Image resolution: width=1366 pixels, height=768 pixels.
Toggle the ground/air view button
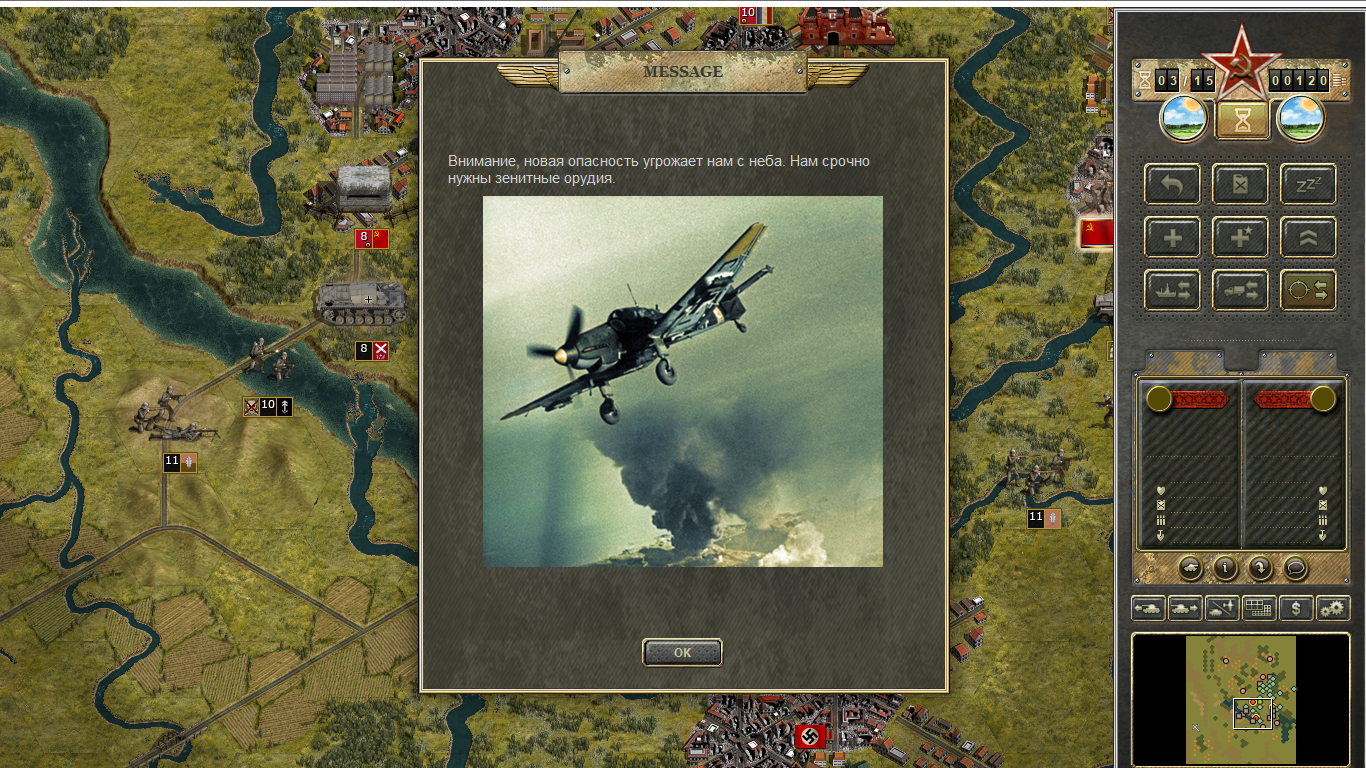(1221, 608)
